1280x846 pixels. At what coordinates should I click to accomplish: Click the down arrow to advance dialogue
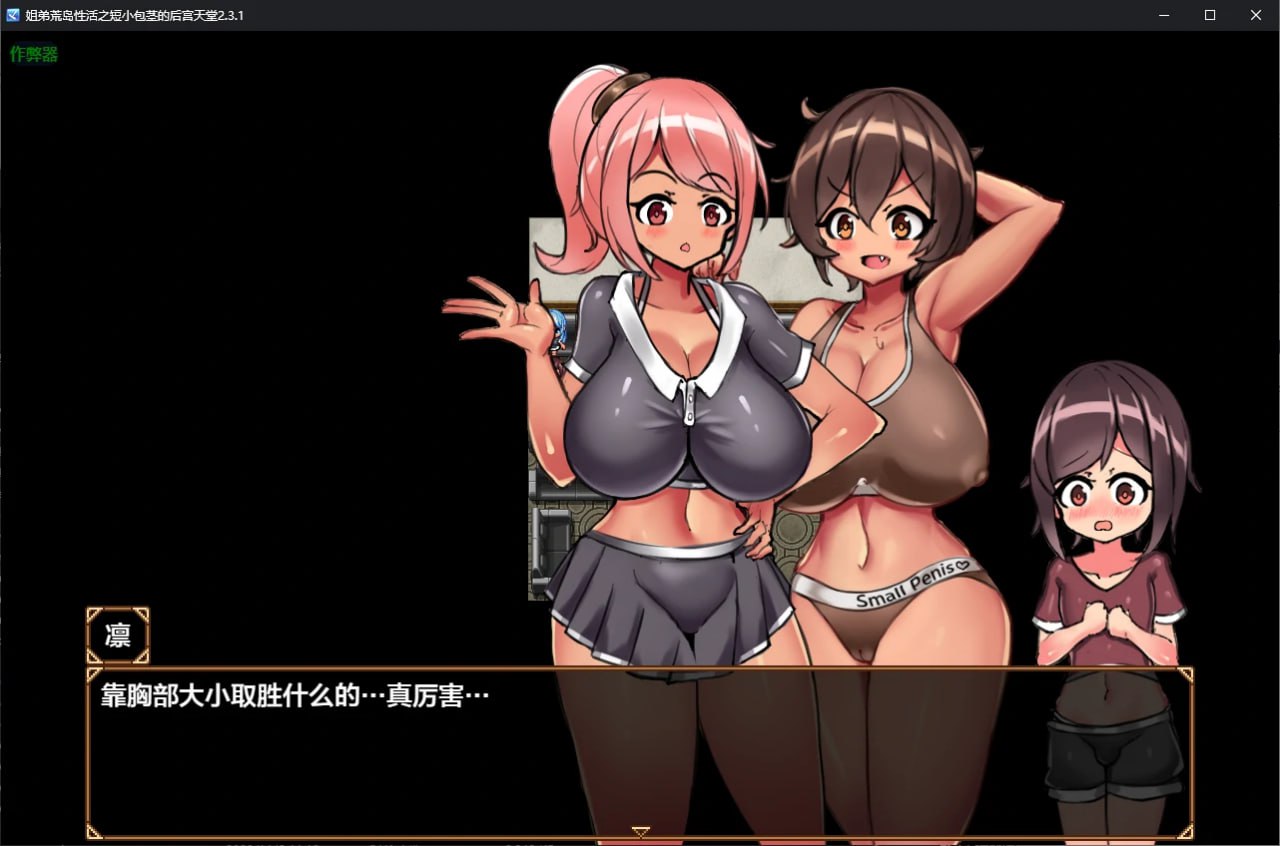[639, 829]
